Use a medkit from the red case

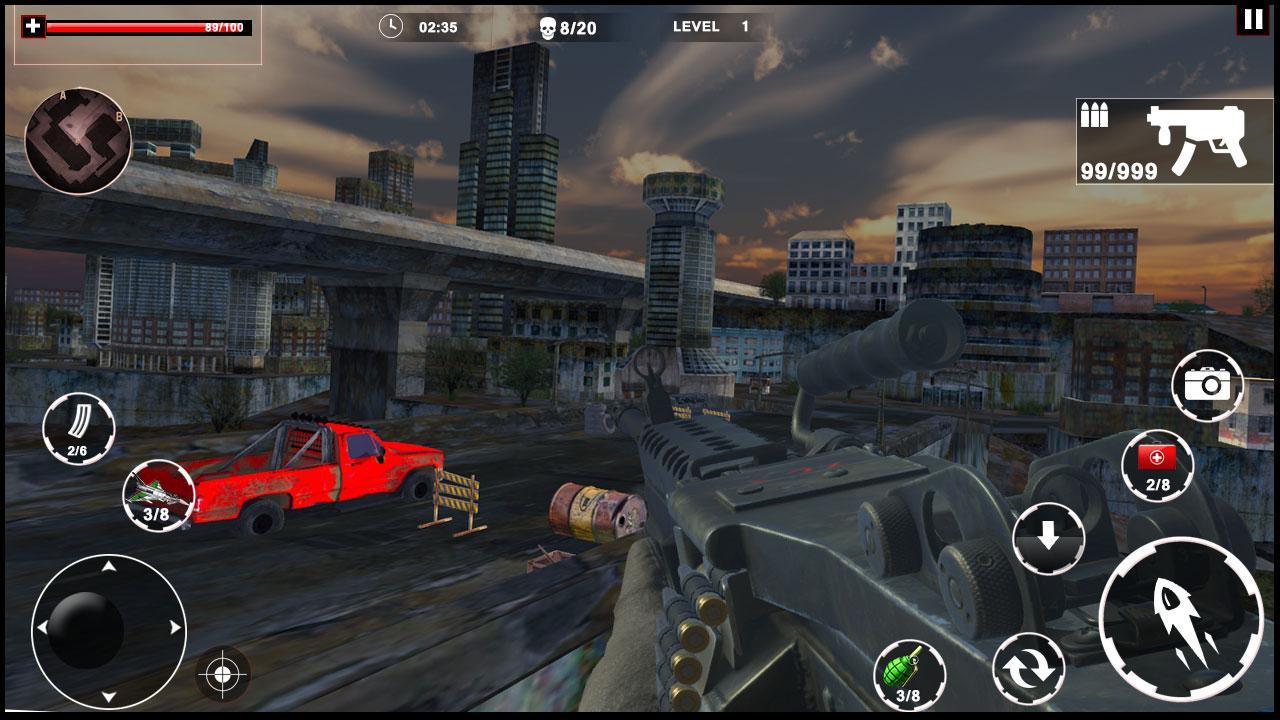point(1157,466)
